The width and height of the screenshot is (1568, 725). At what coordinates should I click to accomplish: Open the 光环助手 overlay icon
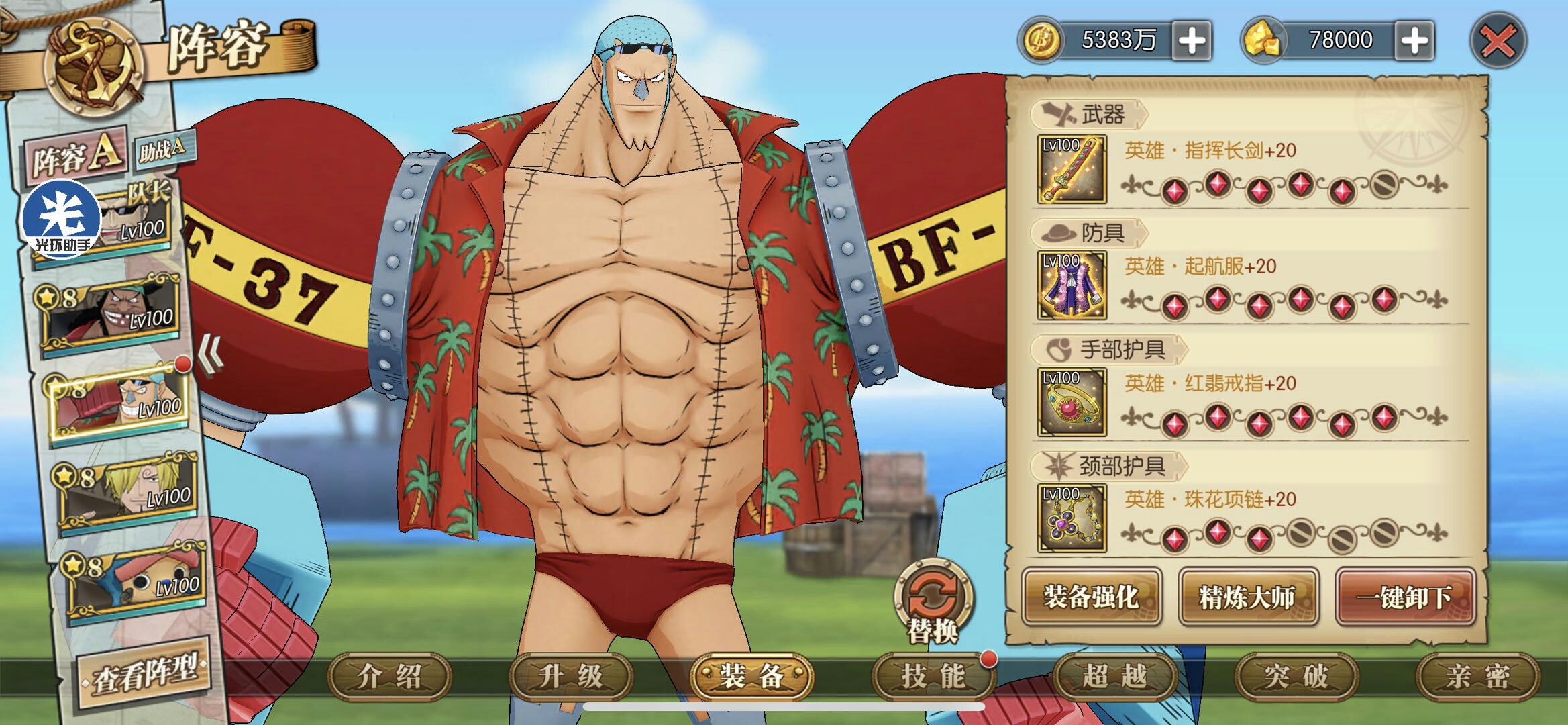click(61, 220)
